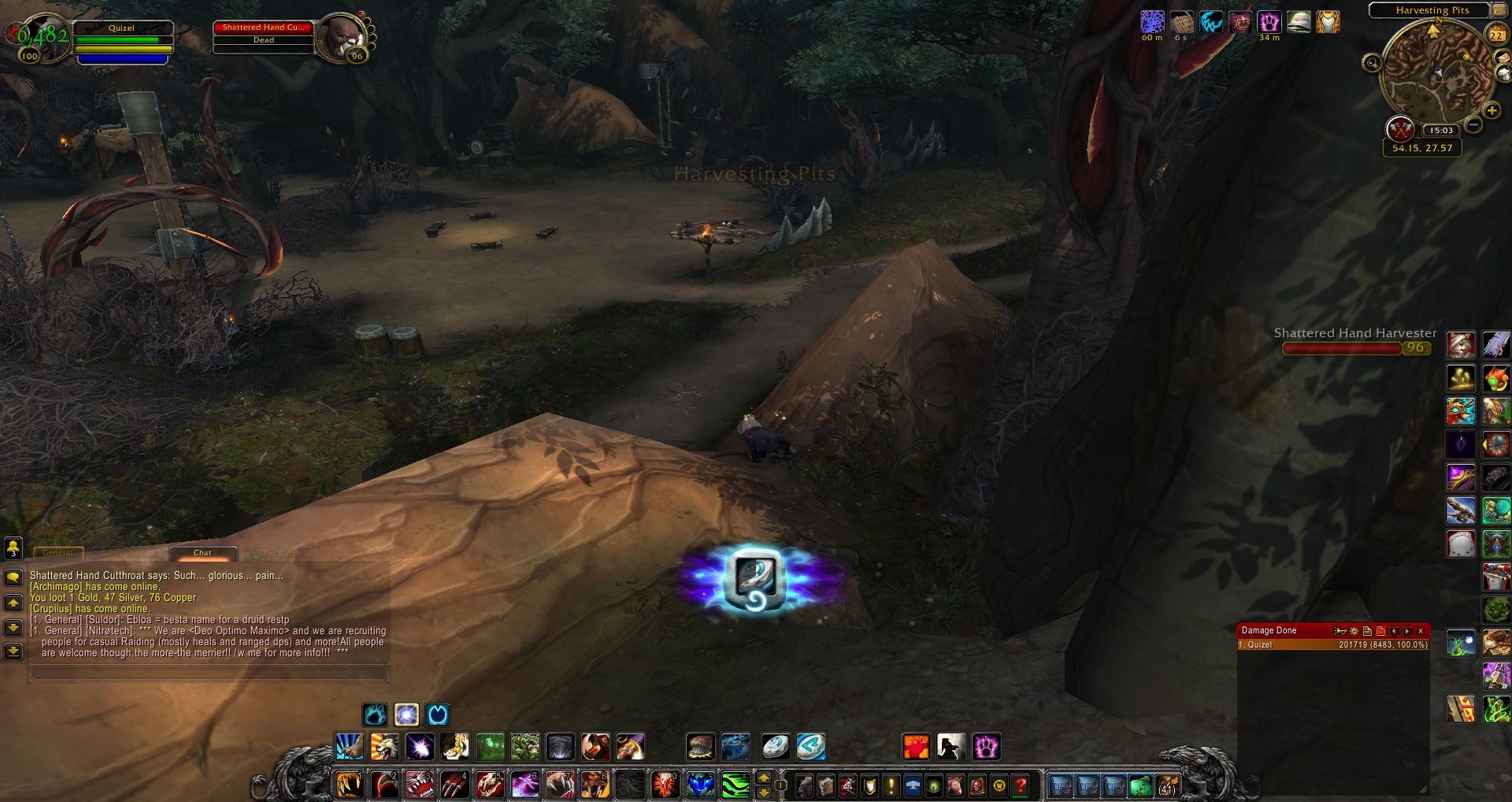This screenshot has width=1512, height=802.
Task: Open the calendar button showing 22
Action: click(1495, 35)
